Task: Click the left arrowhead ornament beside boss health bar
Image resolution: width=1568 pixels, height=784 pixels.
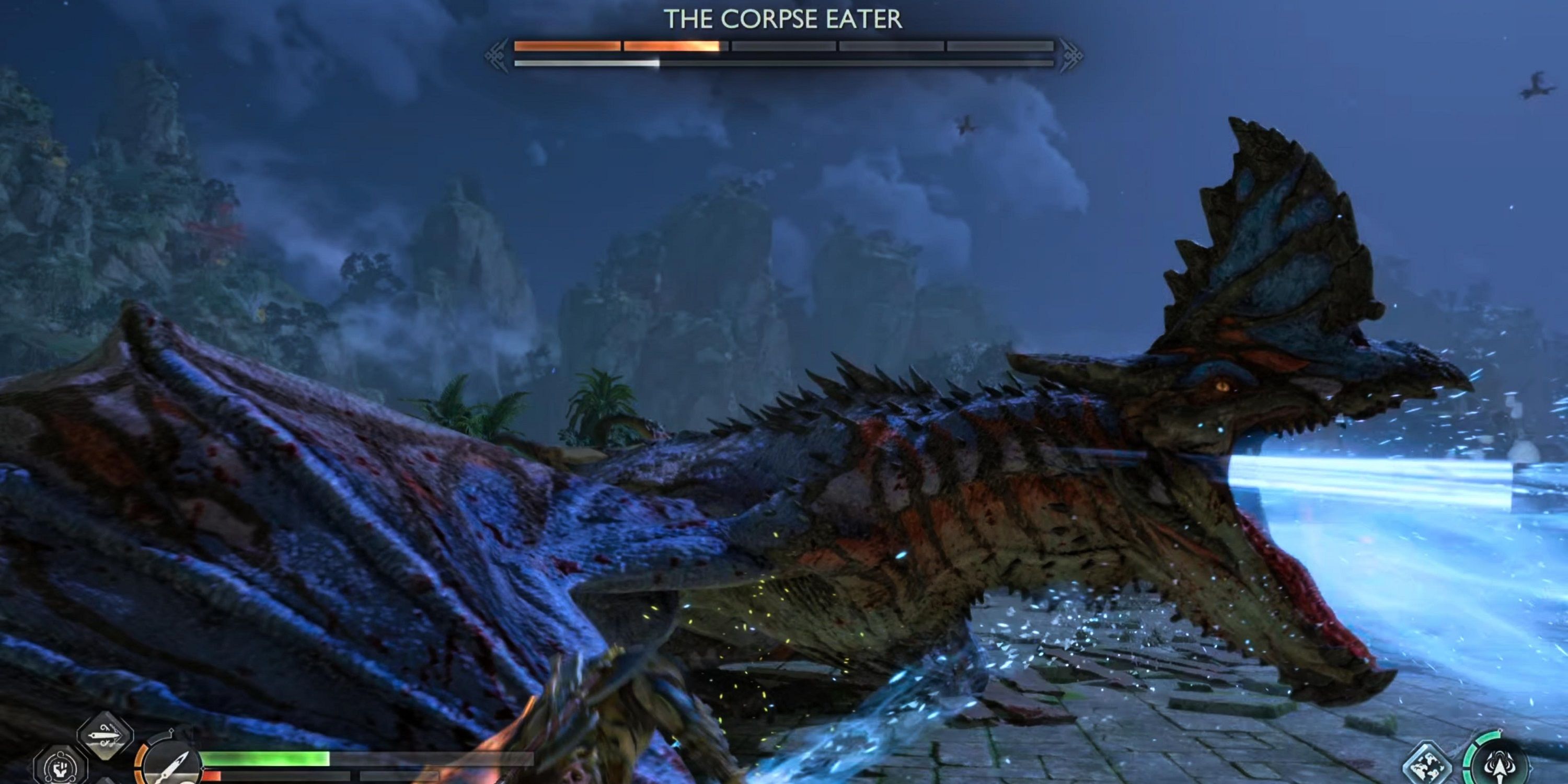Action: (497, 55)
